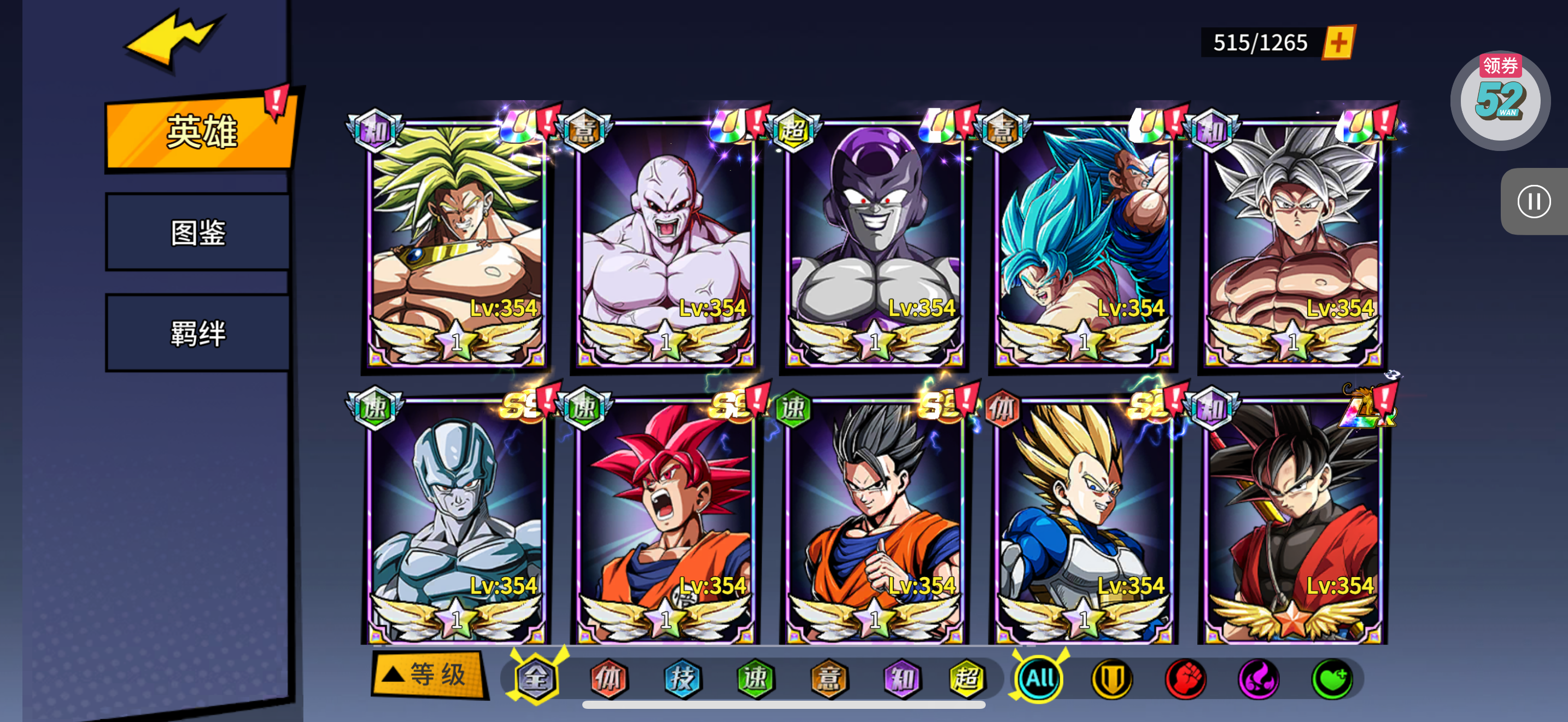Select the silver-haired Goku hero card

1292,243
